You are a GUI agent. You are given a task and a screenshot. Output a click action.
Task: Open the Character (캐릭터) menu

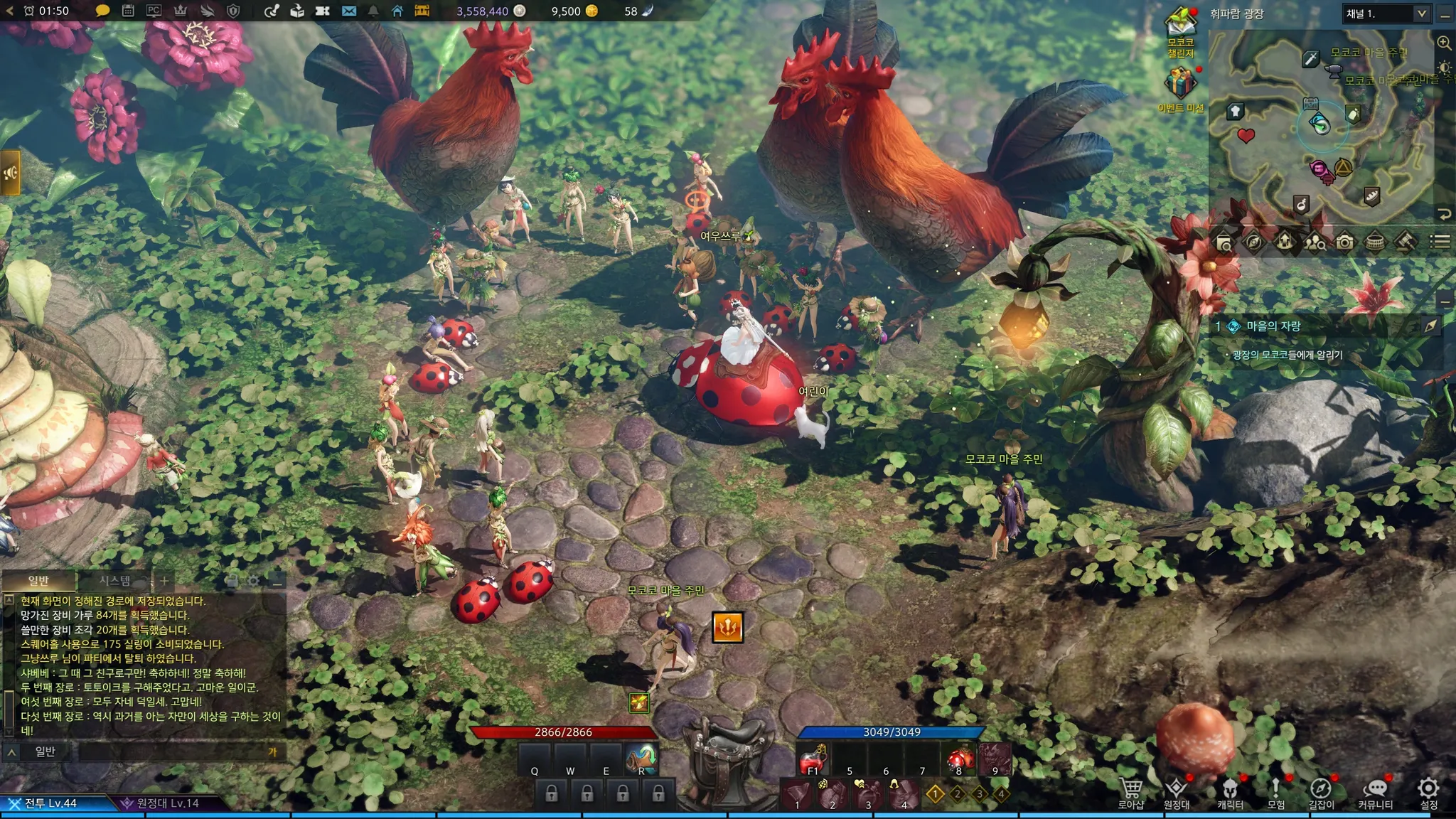pyautogui.click(x=1230, y=791)
